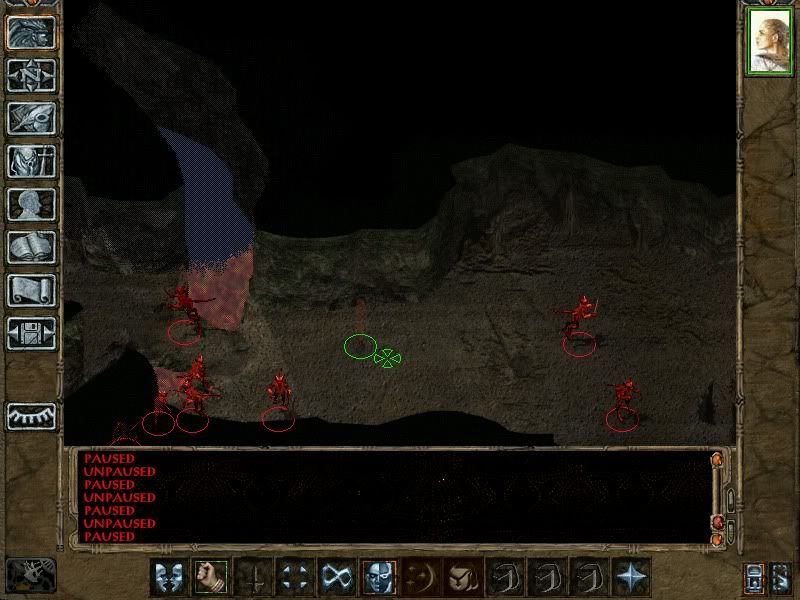Click the left button in the bottom-right corner pair
This screenshot has height=600, width=800.
coord(755,577)
